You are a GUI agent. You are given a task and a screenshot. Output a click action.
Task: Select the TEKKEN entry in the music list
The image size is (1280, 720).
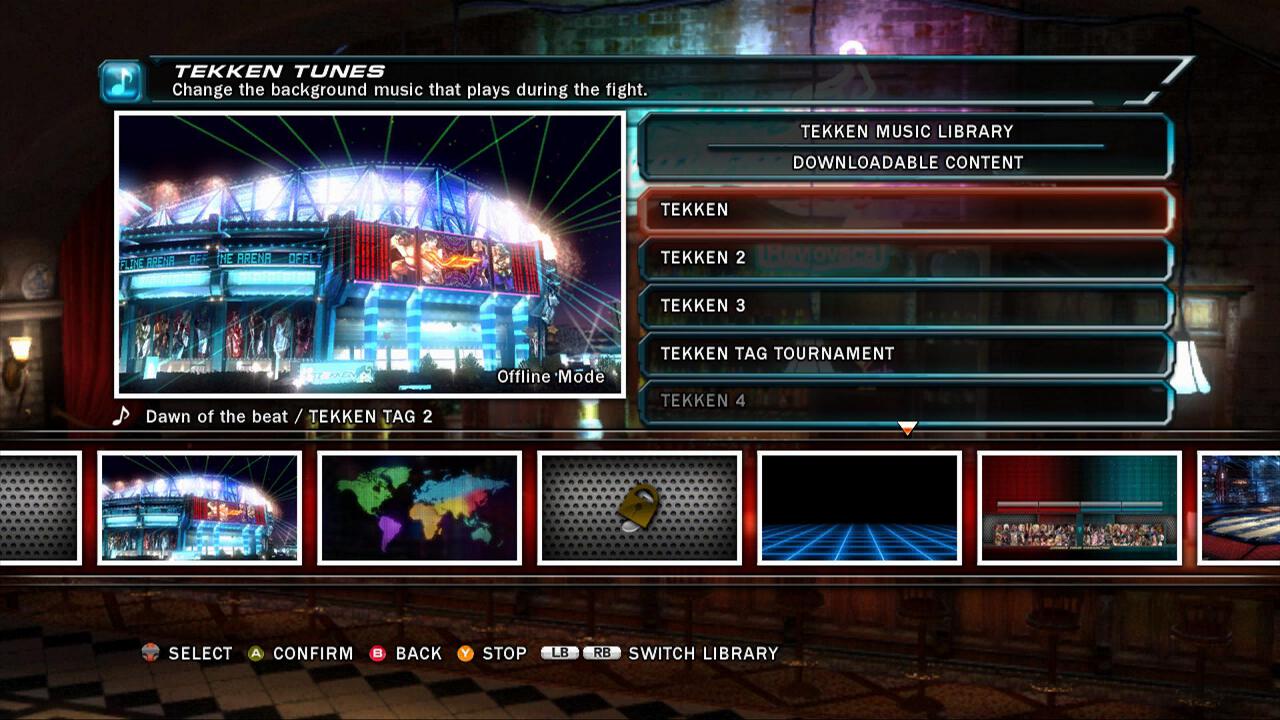pos(906,210)
